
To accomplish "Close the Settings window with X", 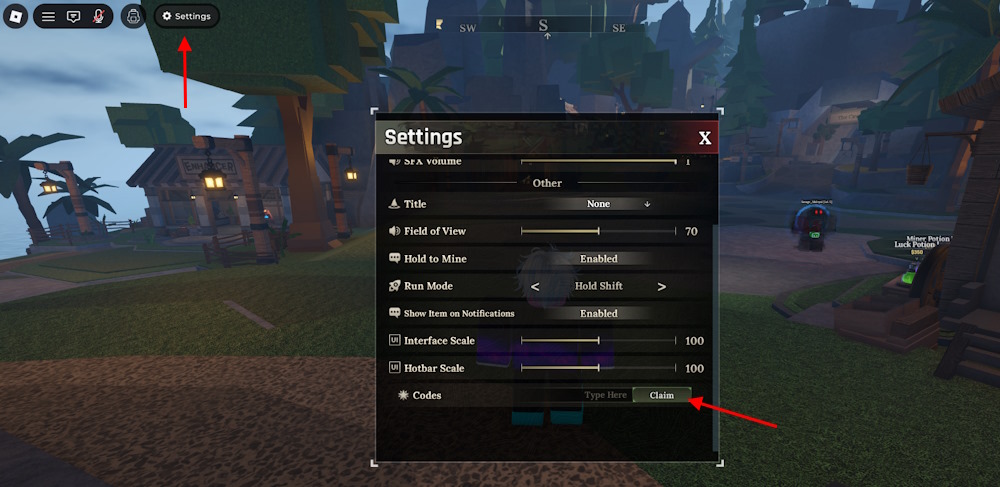I will tap(705, 138).
